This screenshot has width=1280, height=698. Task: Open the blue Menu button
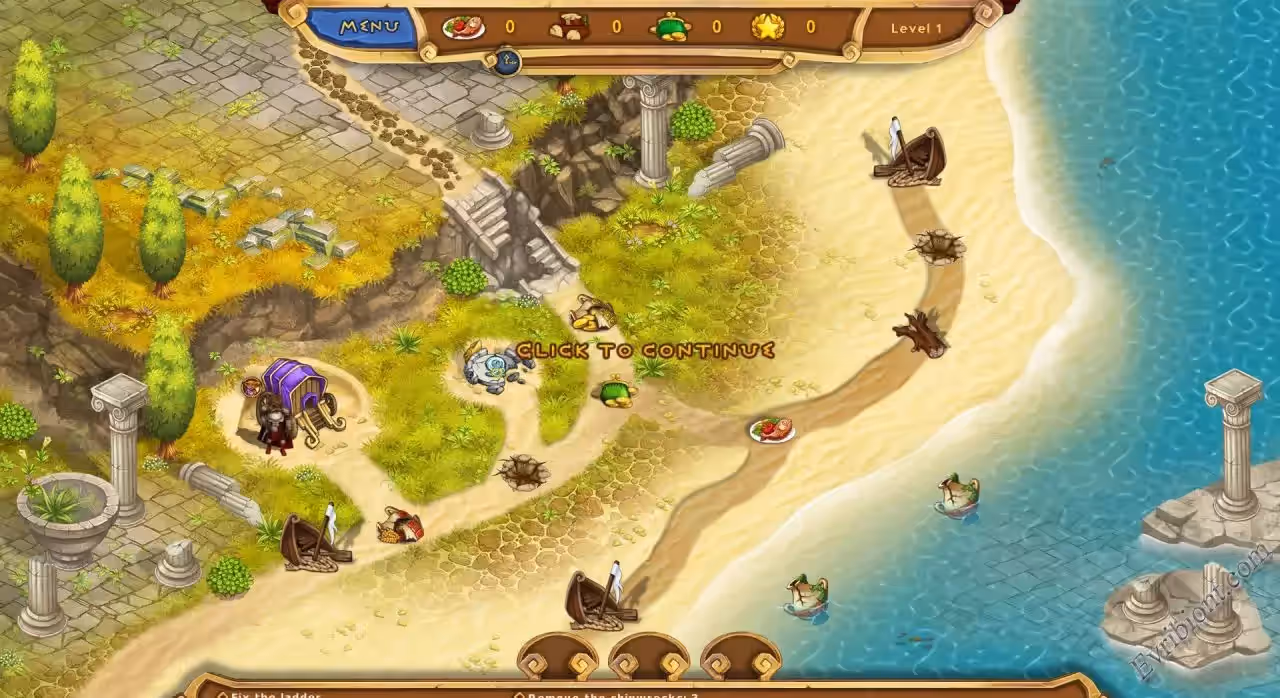coord(366,27)
